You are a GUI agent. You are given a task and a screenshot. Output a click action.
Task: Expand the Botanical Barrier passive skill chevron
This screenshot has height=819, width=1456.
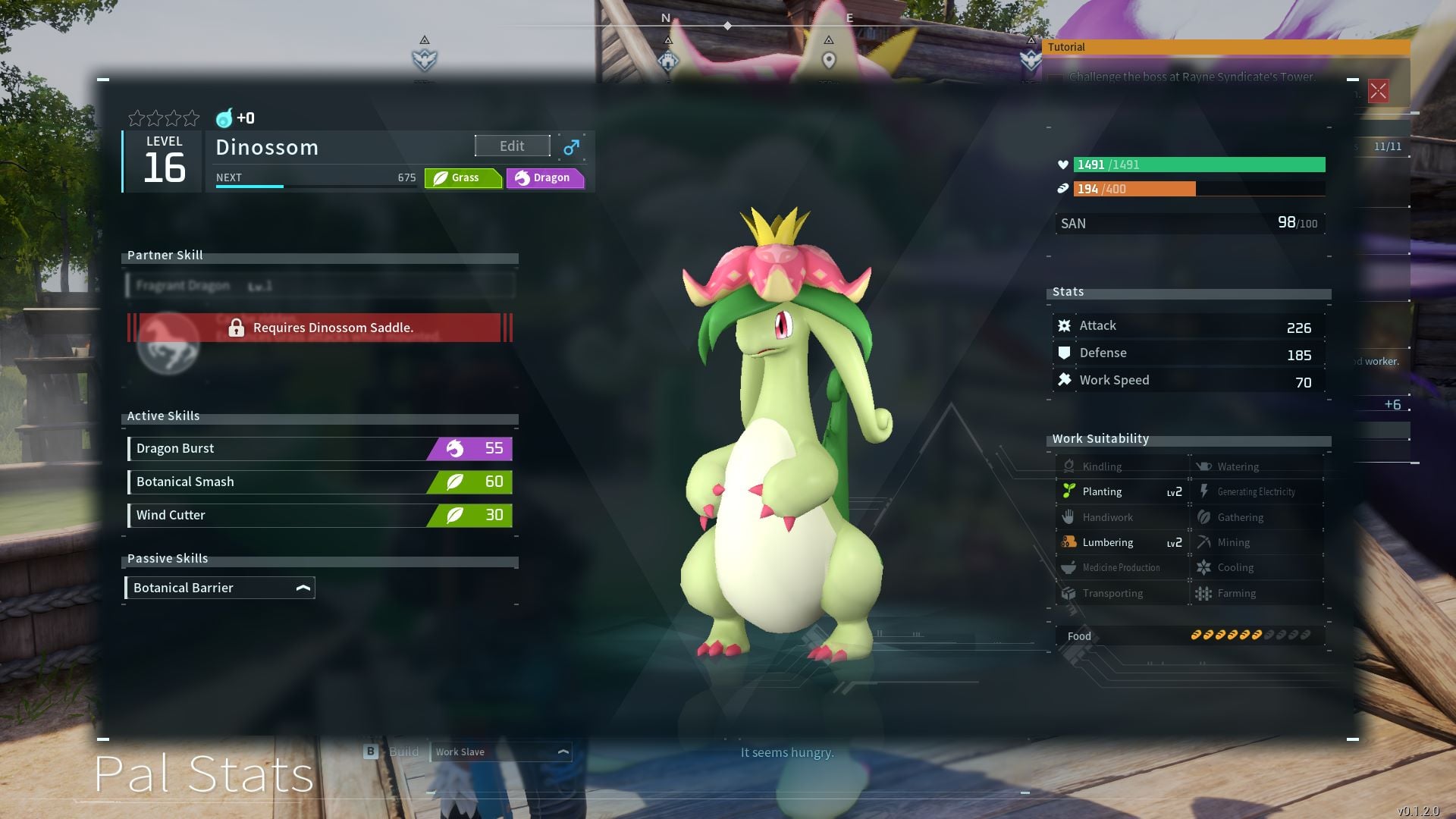[x=303, y=586]
